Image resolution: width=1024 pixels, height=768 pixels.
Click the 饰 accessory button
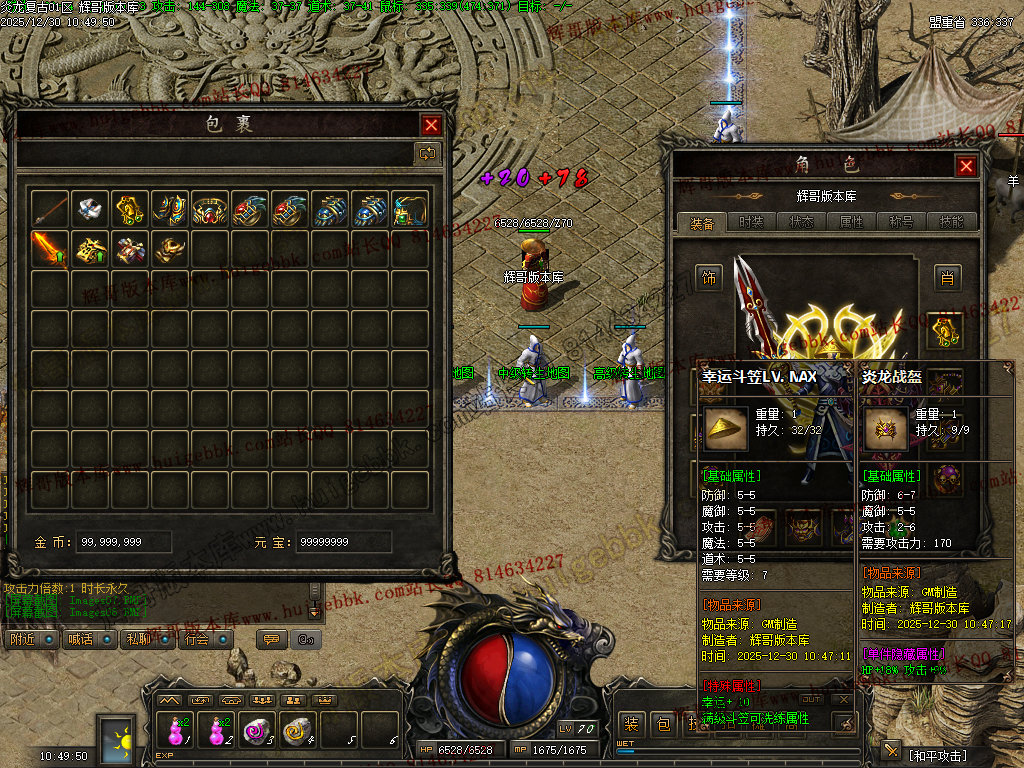710,277
